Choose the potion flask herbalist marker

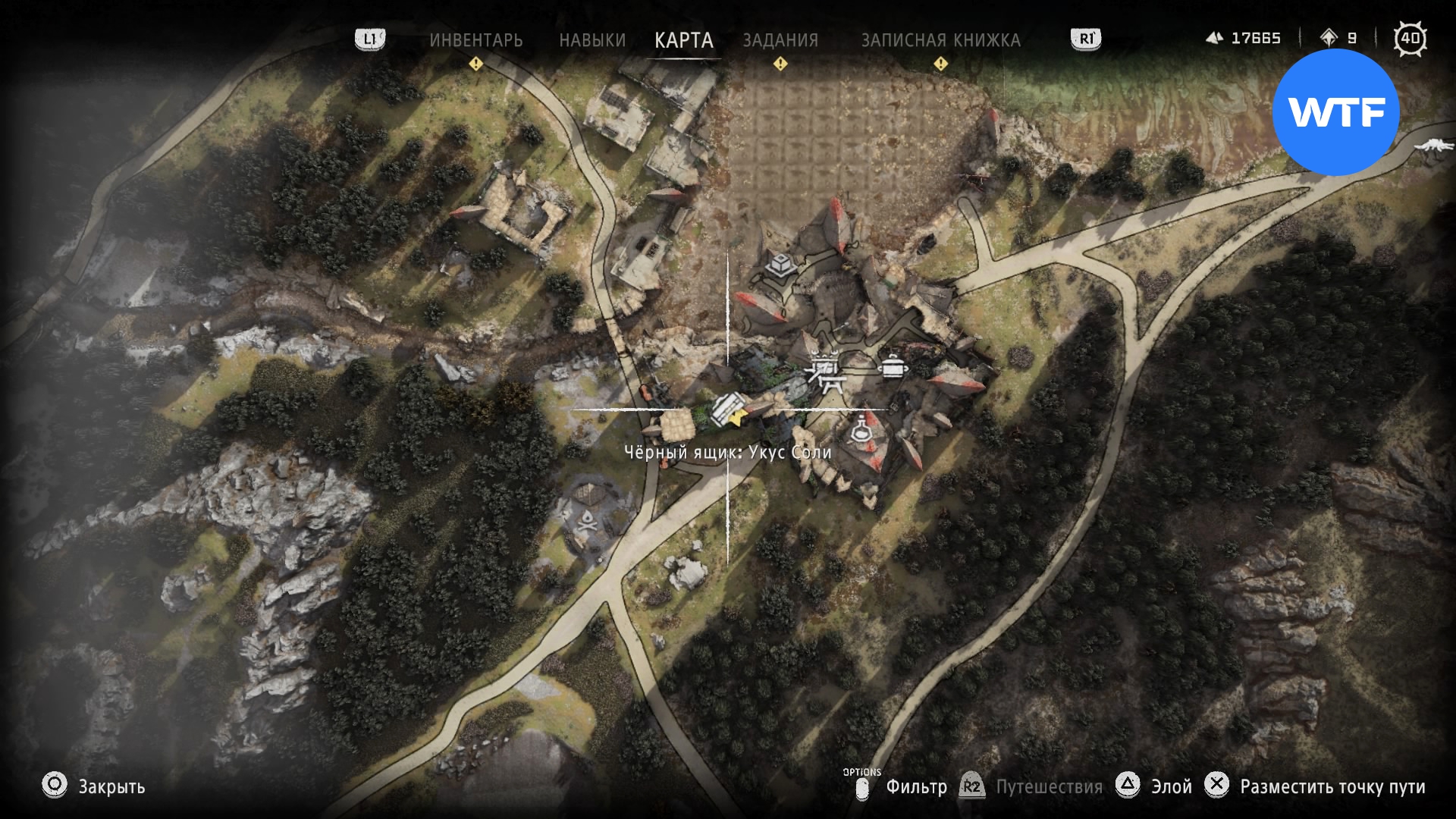(x=860, y=430)
